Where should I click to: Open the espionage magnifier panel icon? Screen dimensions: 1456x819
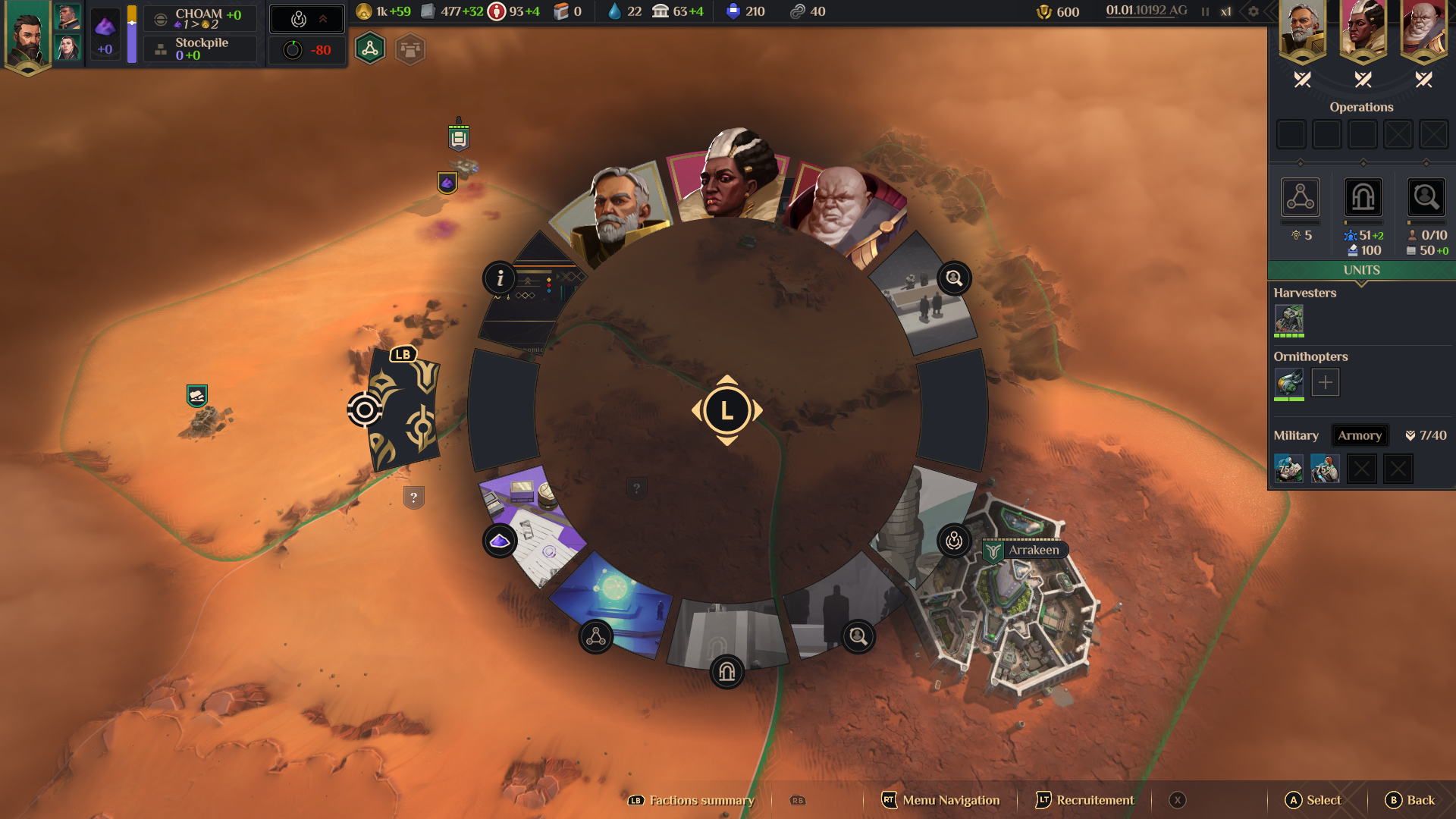pos(1426,198)
